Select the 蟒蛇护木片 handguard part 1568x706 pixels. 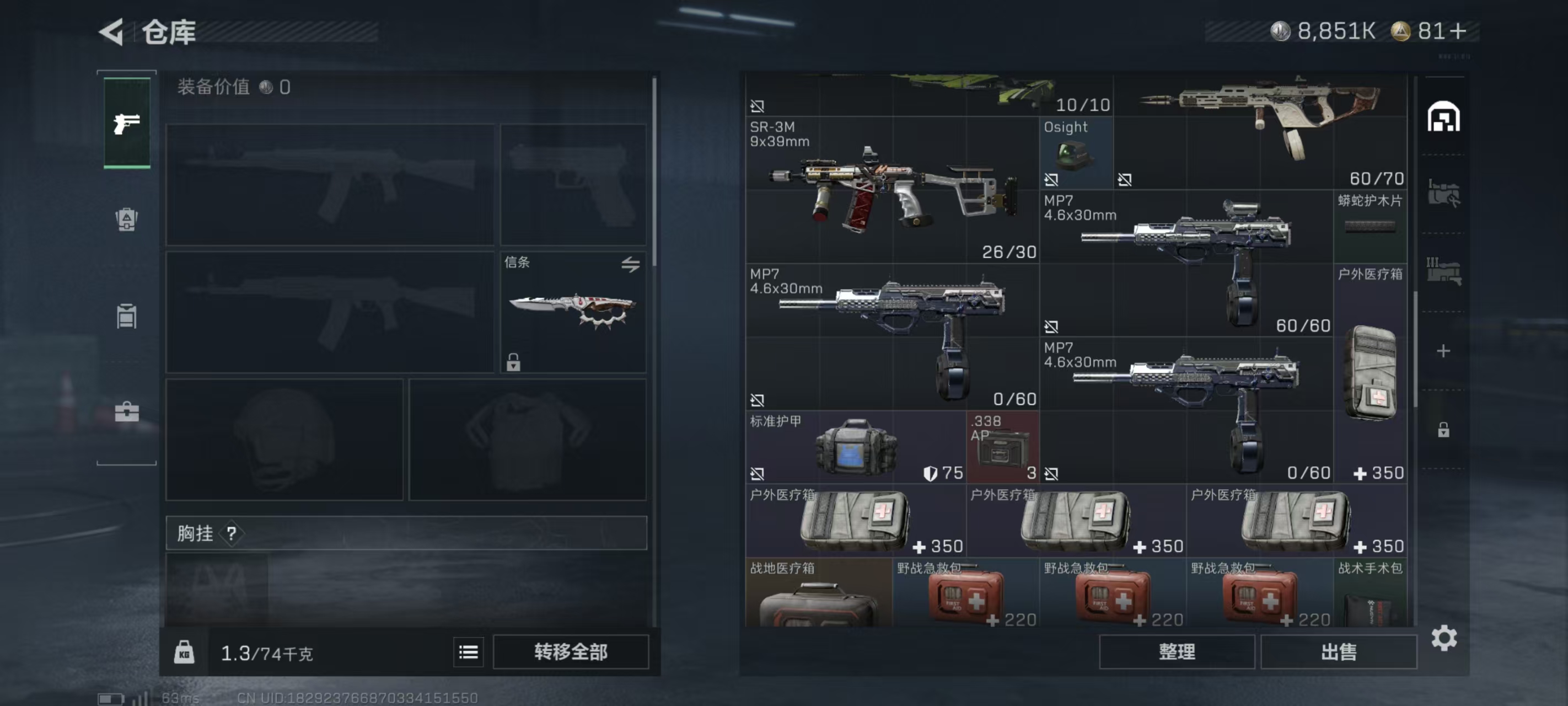tap(1370, 226)
